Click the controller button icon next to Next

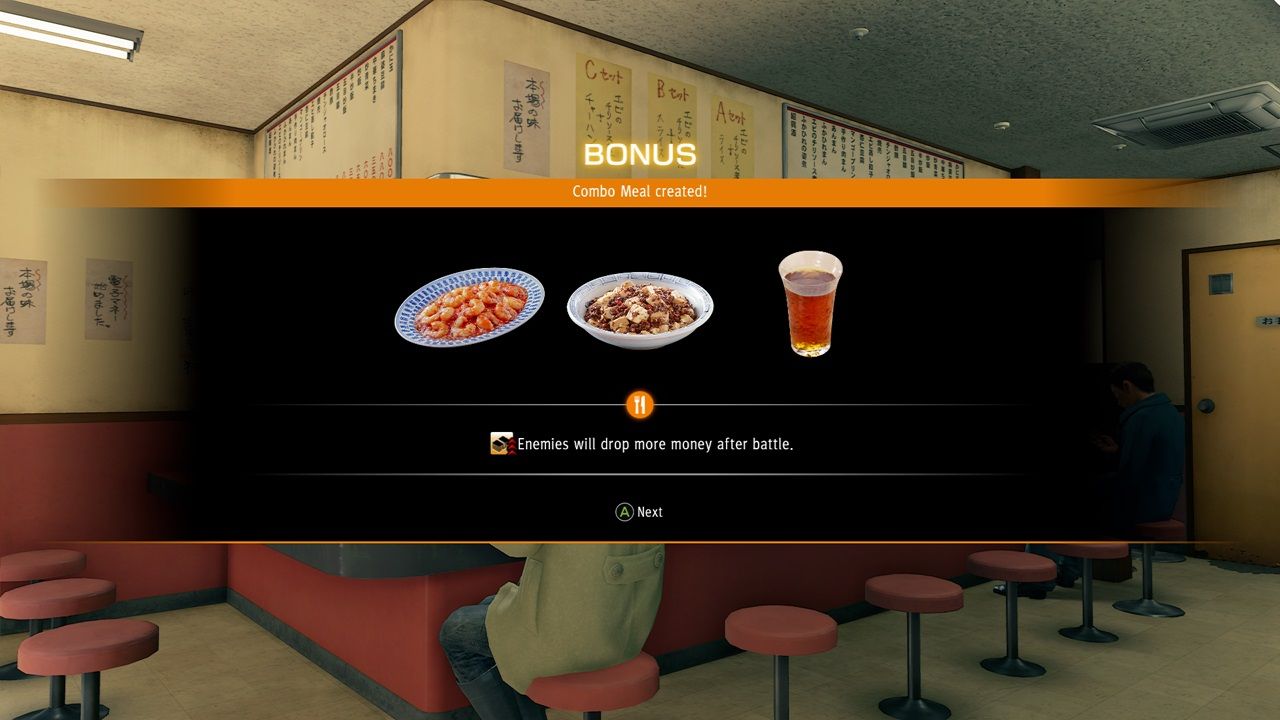coord(623,511)
